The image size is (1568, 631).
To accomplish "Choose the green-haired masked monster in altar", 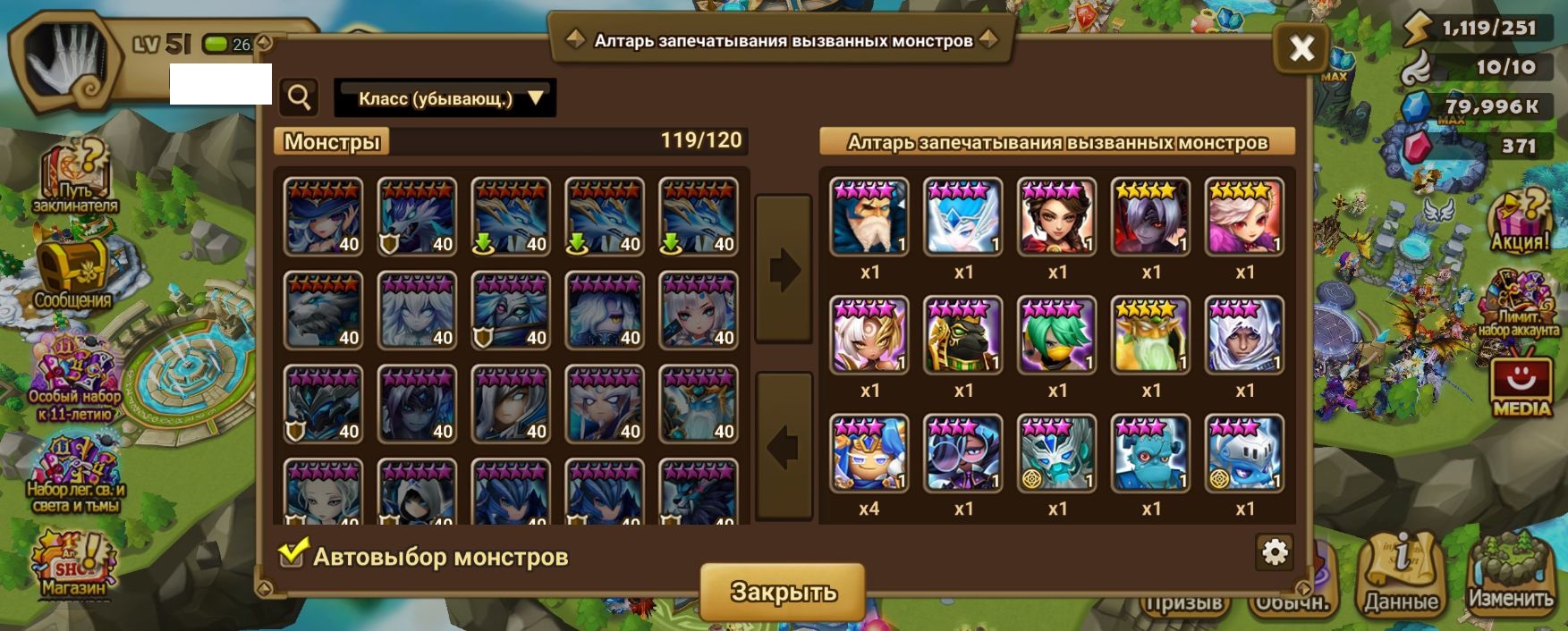I will pyautogui.click(x=1057, y=335).
